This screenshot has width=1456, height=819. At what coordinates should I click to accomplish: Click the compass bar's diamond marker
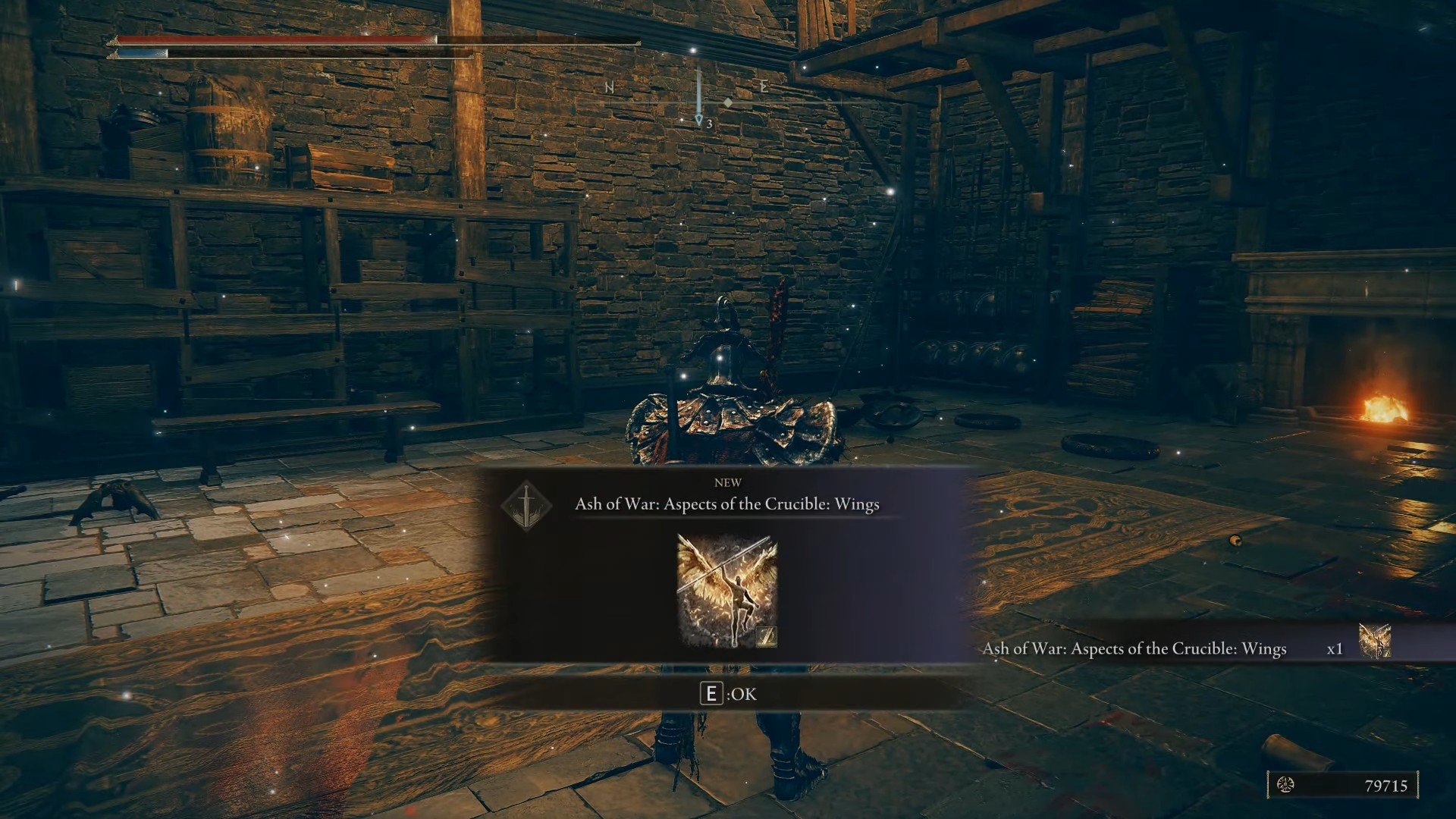tap(727, 102)
